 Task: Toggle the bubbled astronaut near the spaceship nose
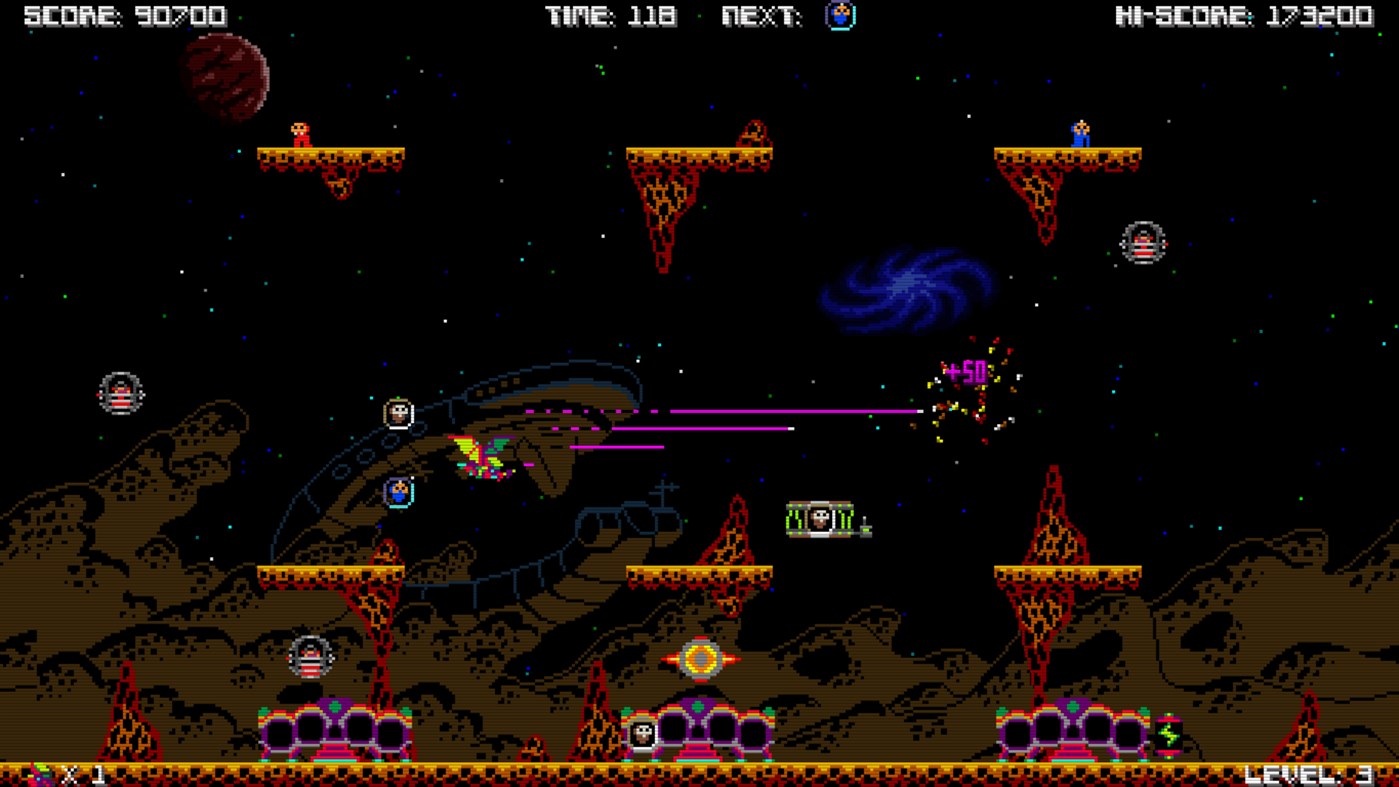[x=396, y=411]
